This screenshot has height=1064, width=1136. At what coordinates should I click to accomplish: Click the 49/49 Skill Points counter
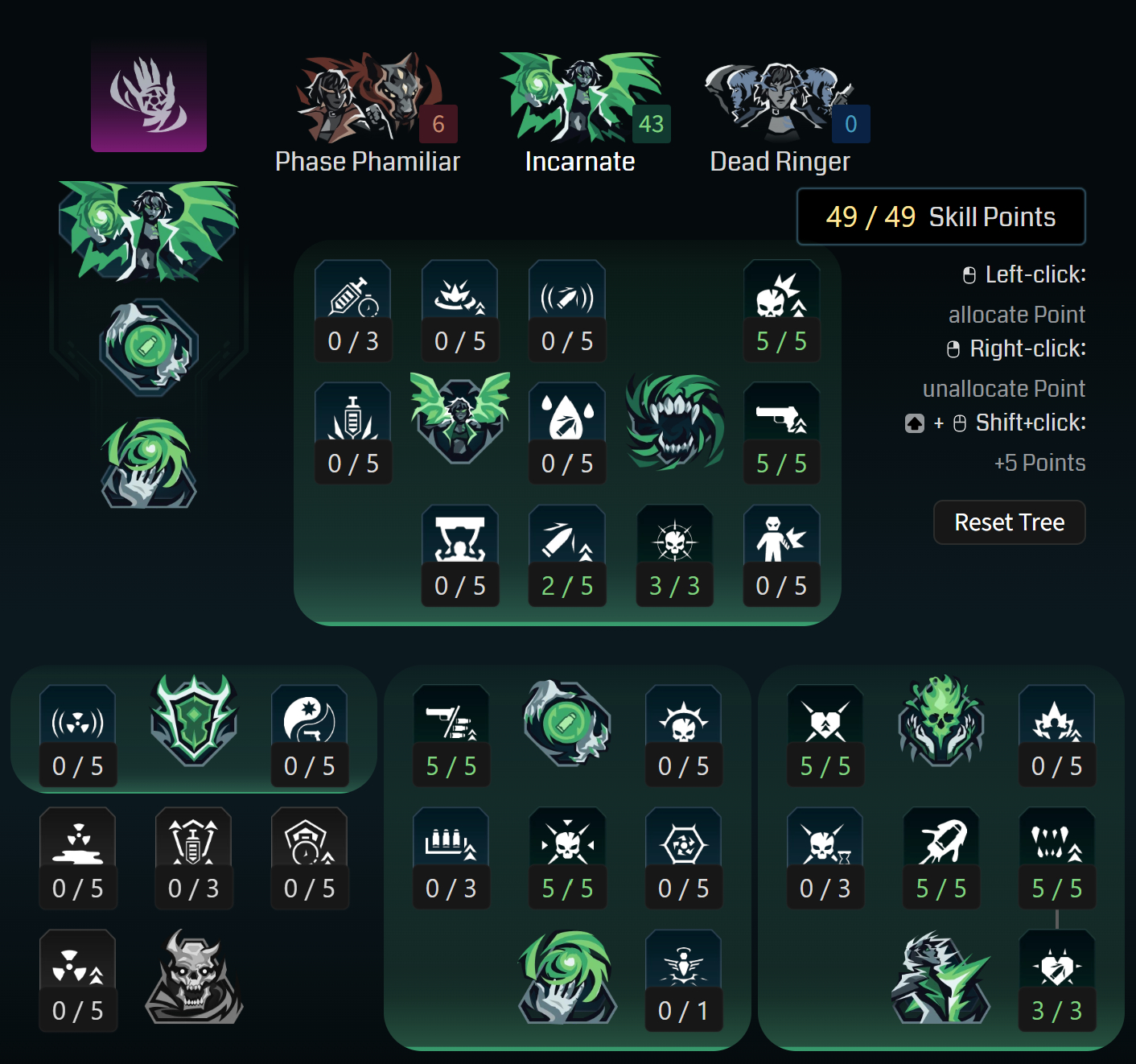[x=941, y=216]
